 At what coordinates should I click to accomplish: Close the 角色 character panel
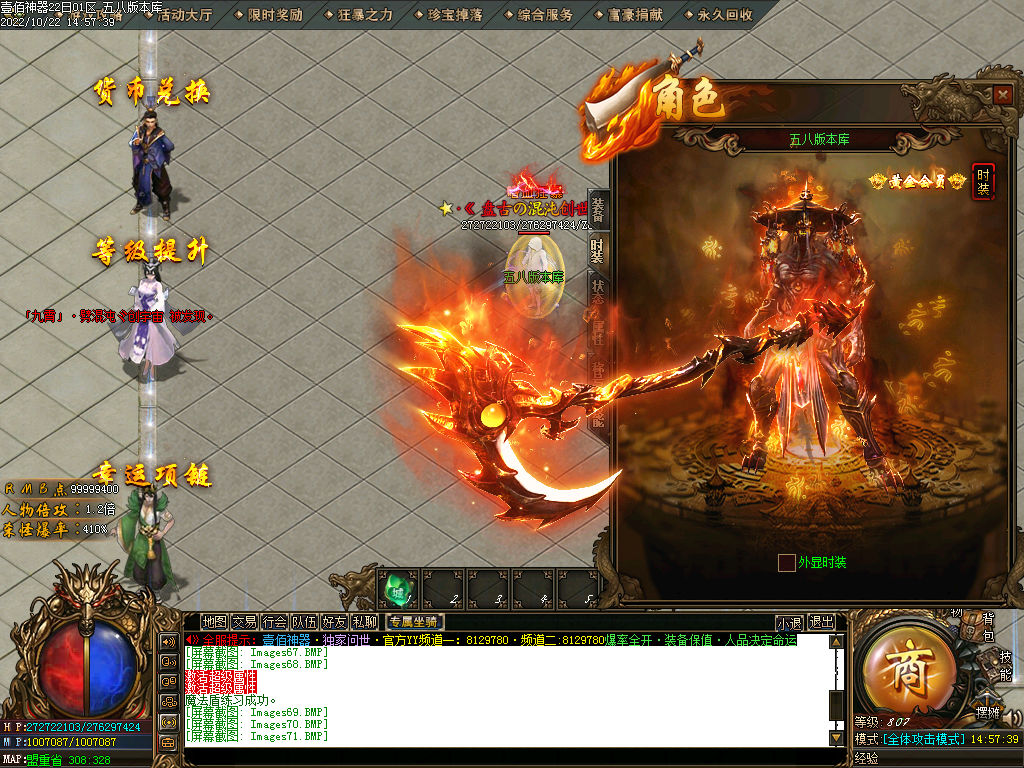click(x=1003, y=94)
